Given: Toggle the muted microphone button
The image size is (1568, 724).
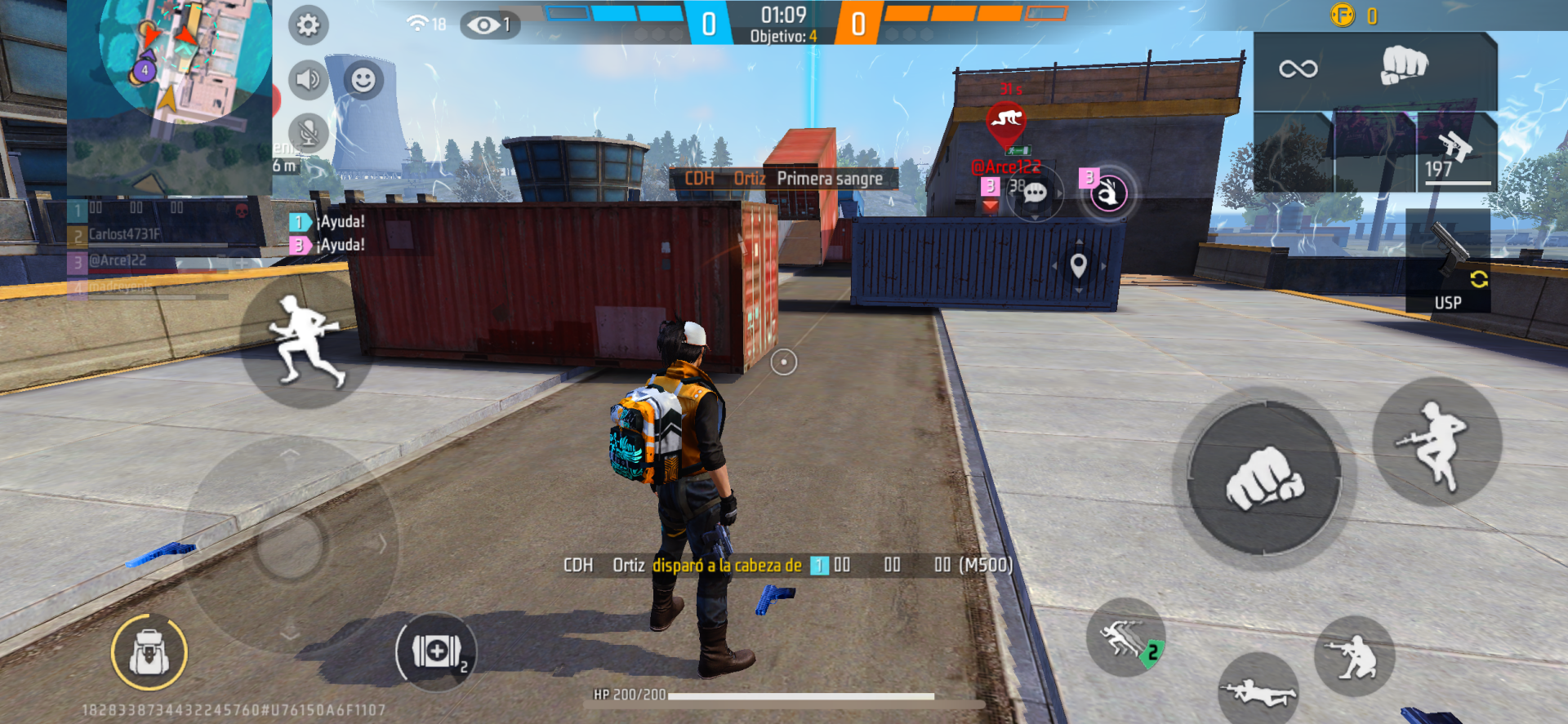Looking at the screenshot, I should point(308,132).
